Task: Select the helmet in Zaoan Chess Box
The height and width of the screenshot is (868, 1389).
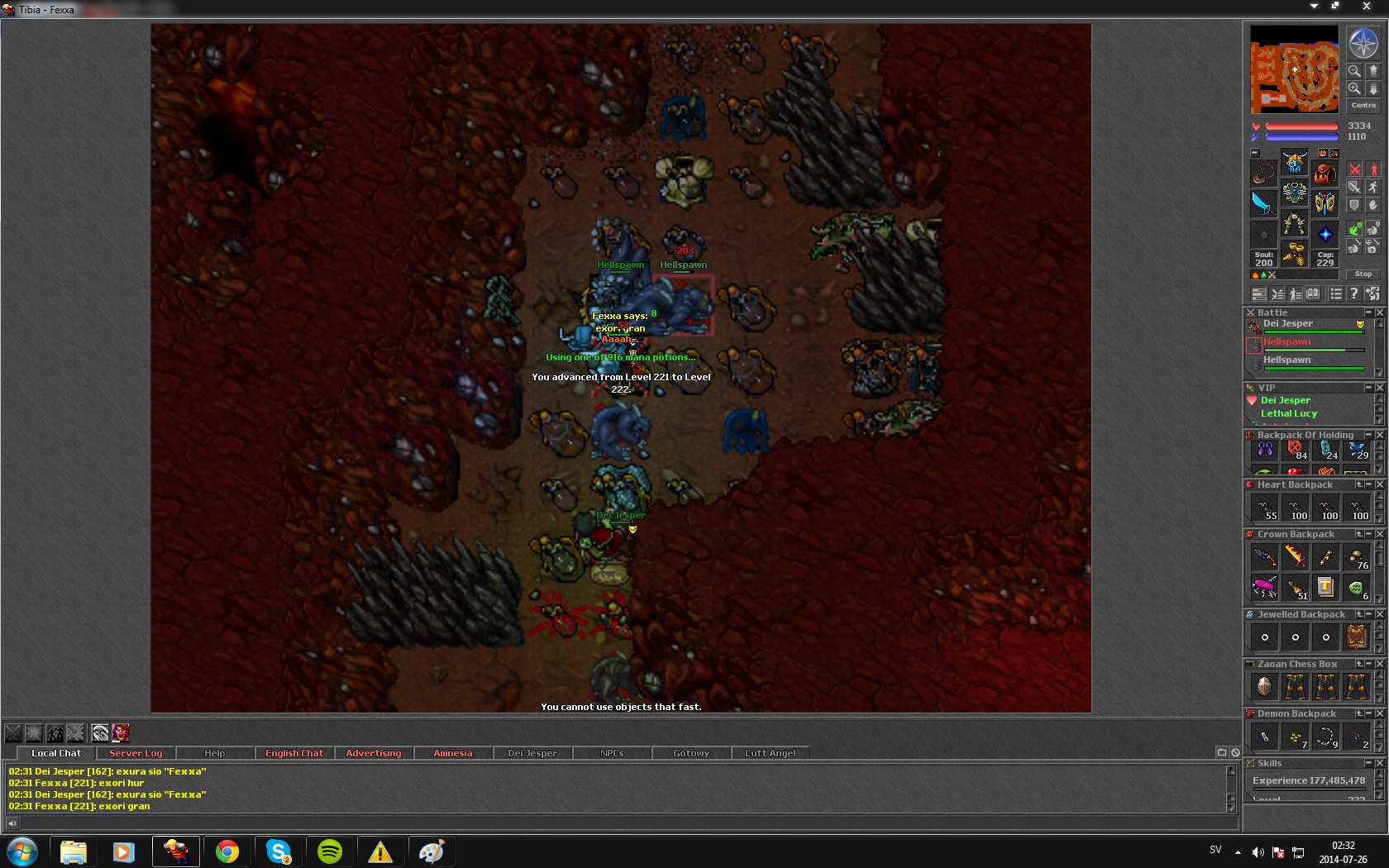Action: pos(1264,686)
